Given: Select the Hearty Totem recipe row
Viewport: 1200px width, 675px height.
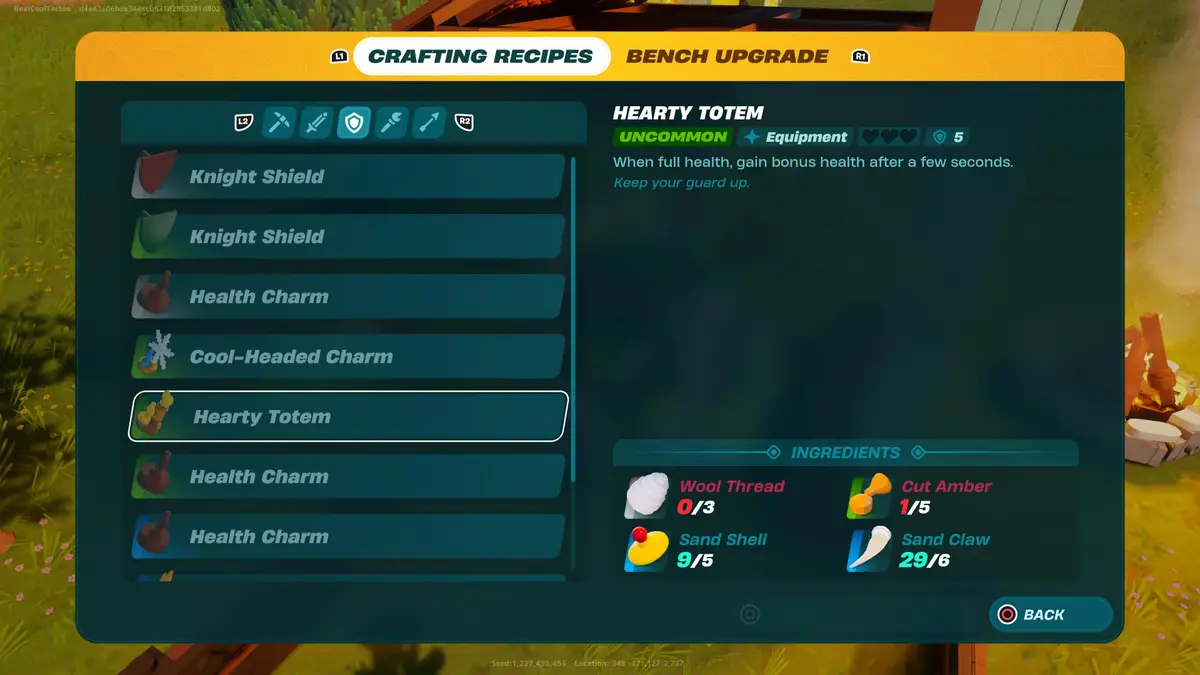Looking at the screenshot, I should (x=348, y=417).
